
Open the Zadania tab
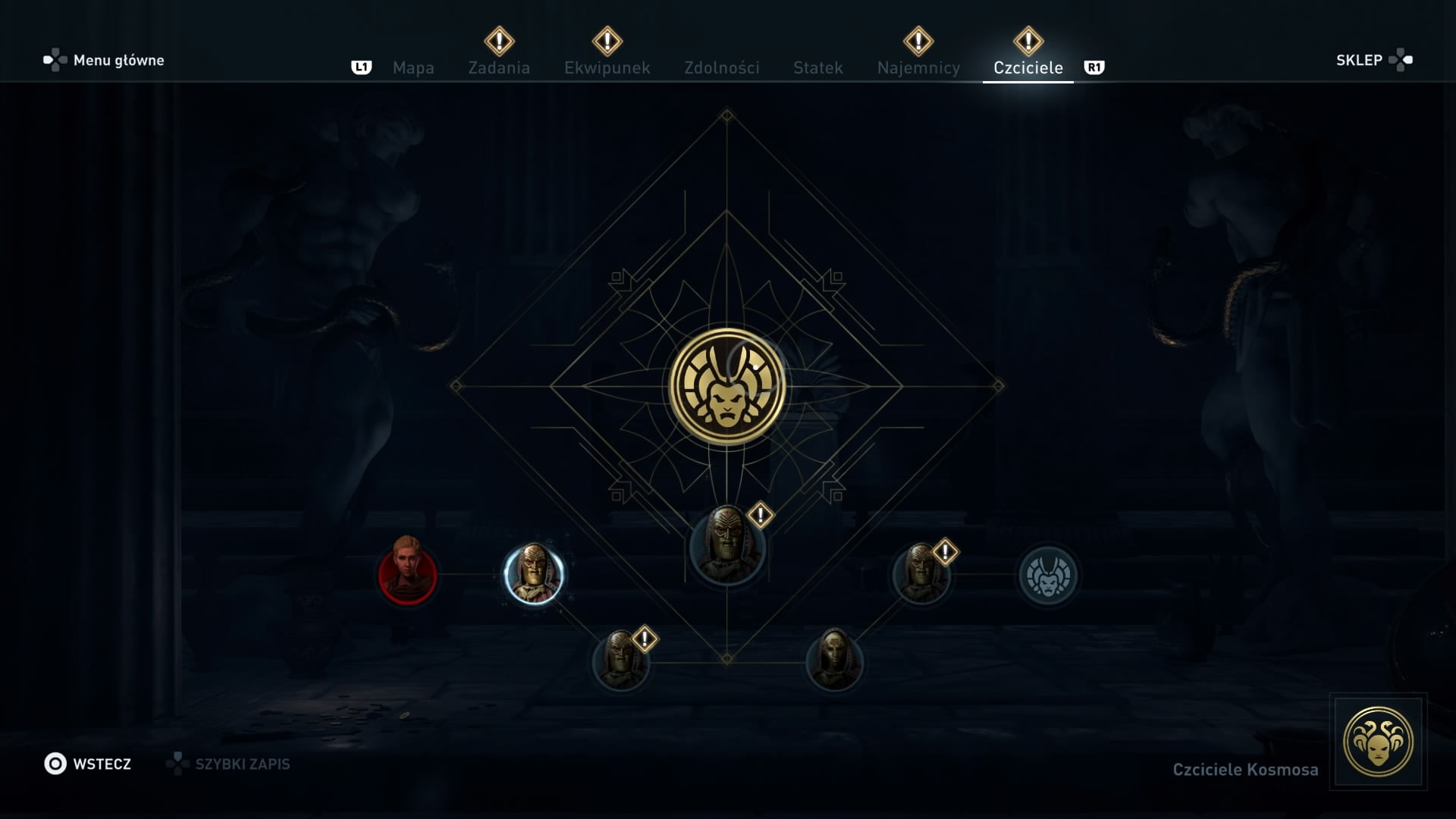click(x=499, y=67)
